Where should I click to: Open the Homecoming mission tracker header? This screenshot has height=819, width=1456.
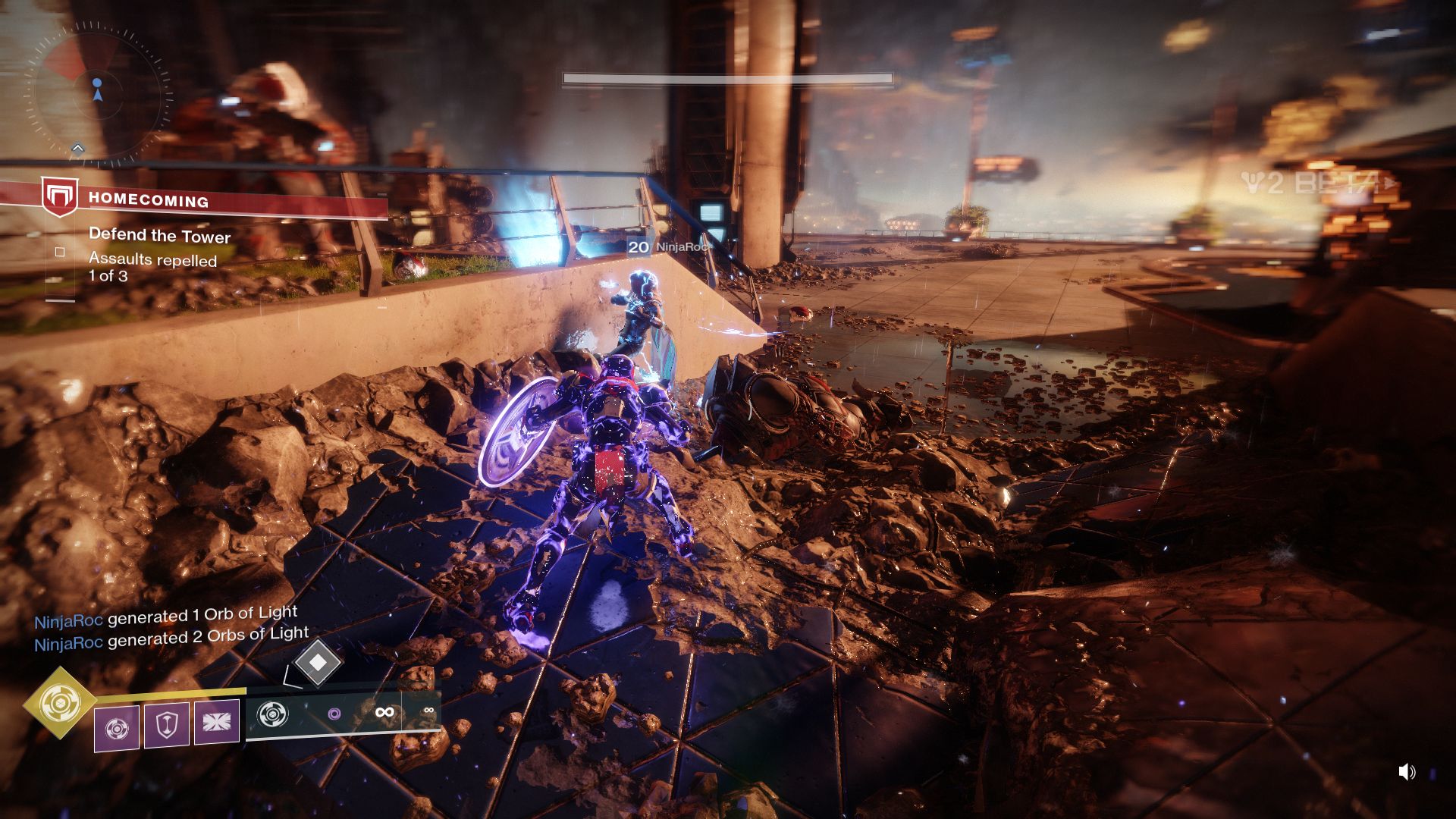tap(149, 200)
